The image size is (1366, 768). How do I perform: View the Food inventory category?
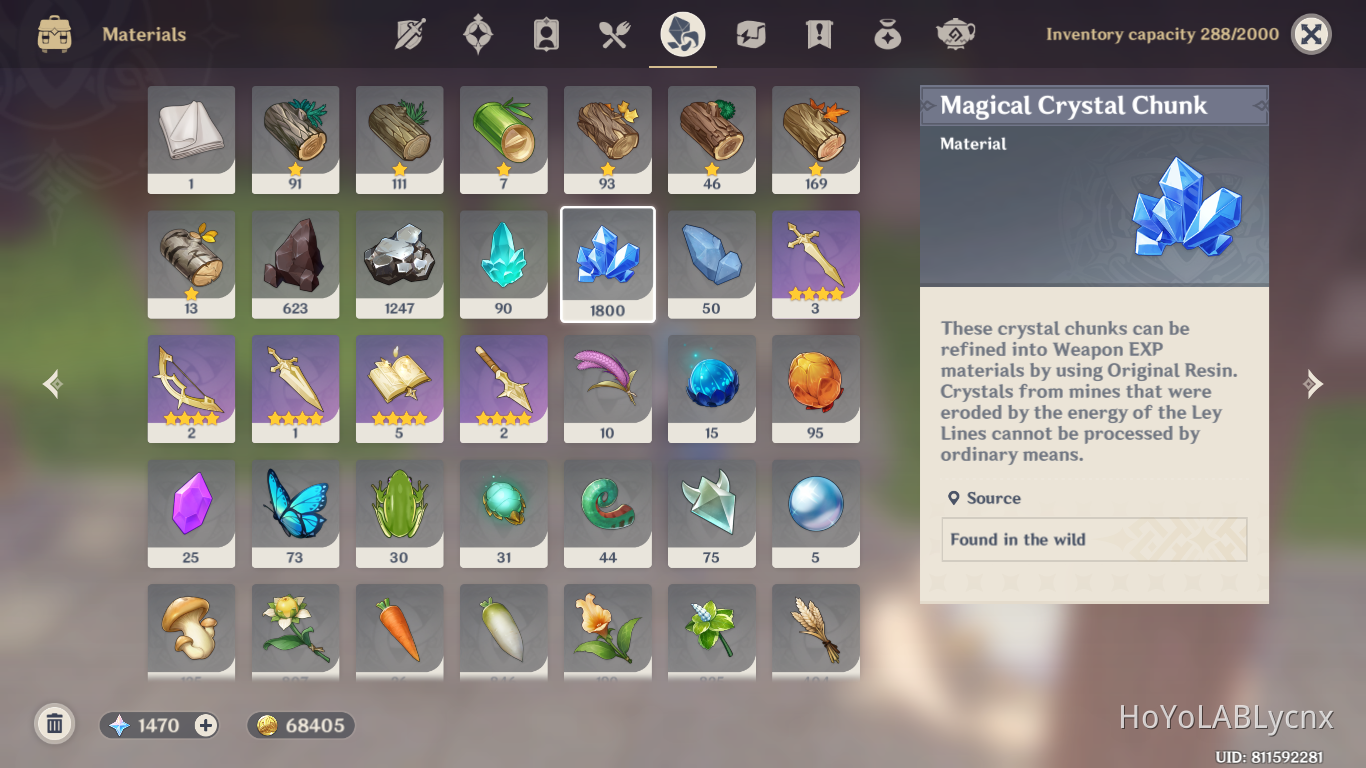(x=613, y=33)
